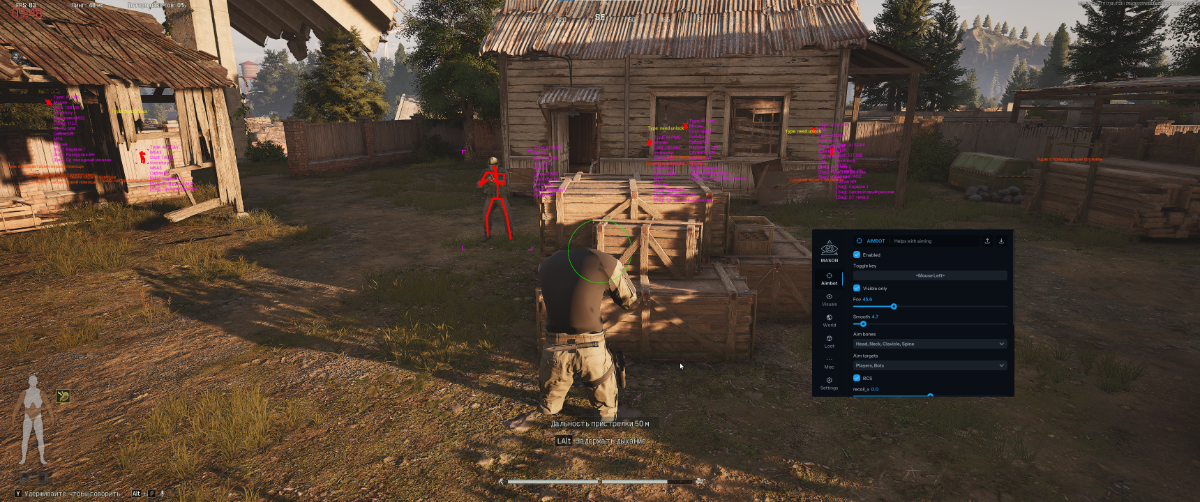Click the Smooth slider handle

863,324
